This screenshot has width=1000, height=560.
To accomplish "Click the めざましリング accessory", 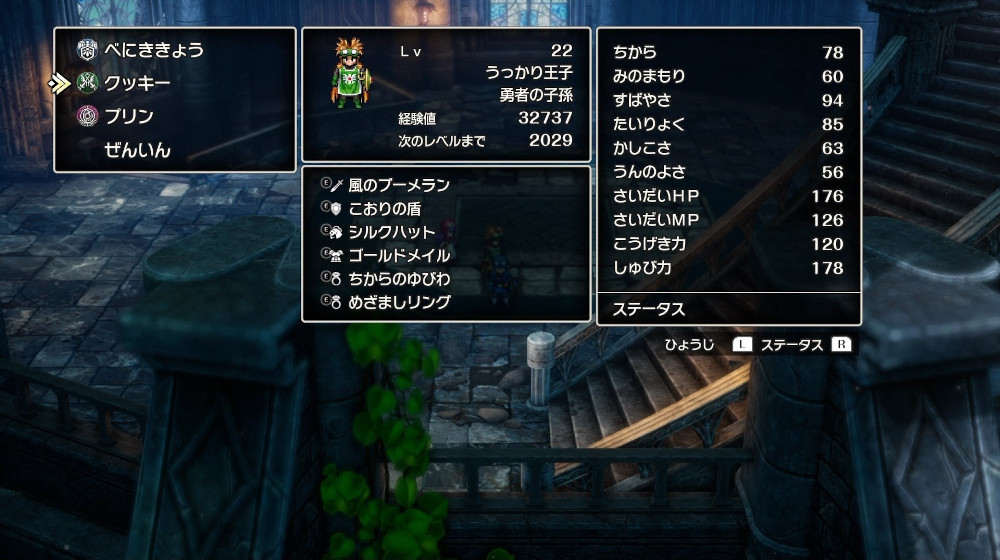I will click(399, 302).
